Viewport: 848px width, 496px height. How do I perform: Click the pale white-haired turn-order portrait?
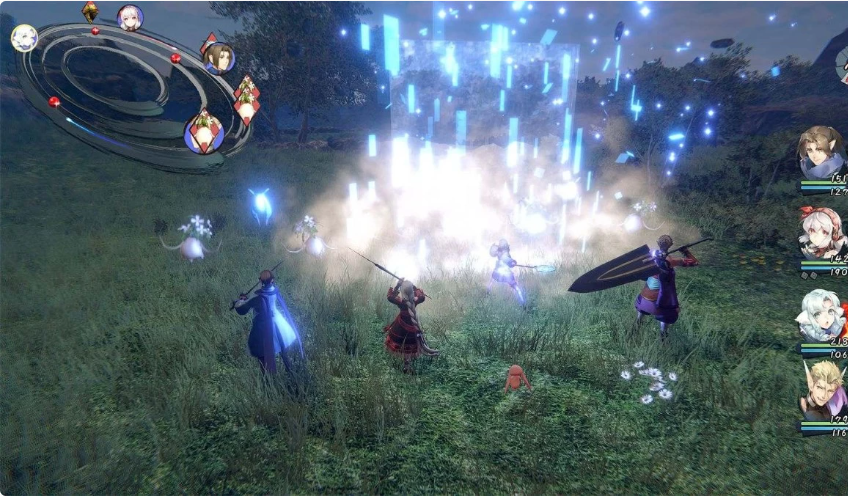pyautogui.click(x=24, y=38)
